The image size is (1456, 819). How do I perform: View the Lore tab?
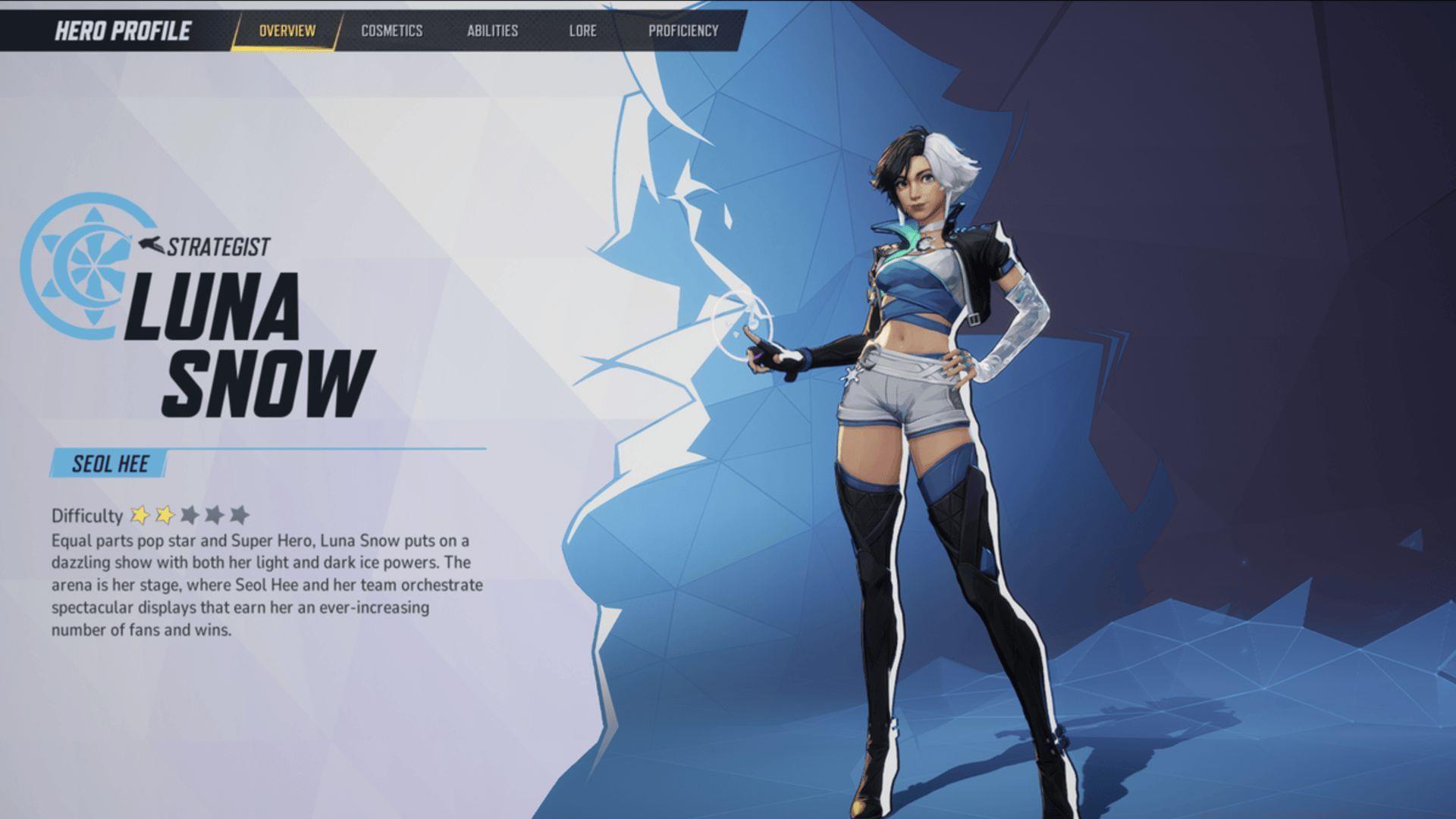click(x=582, y=31)
